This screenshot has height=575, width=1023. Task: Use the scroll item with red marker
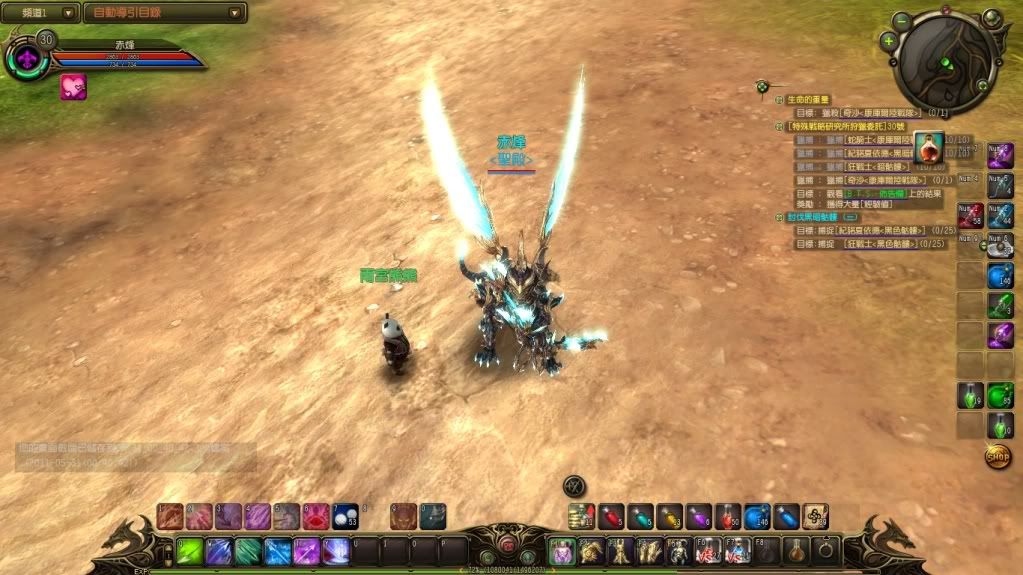(x=581, y=516)
